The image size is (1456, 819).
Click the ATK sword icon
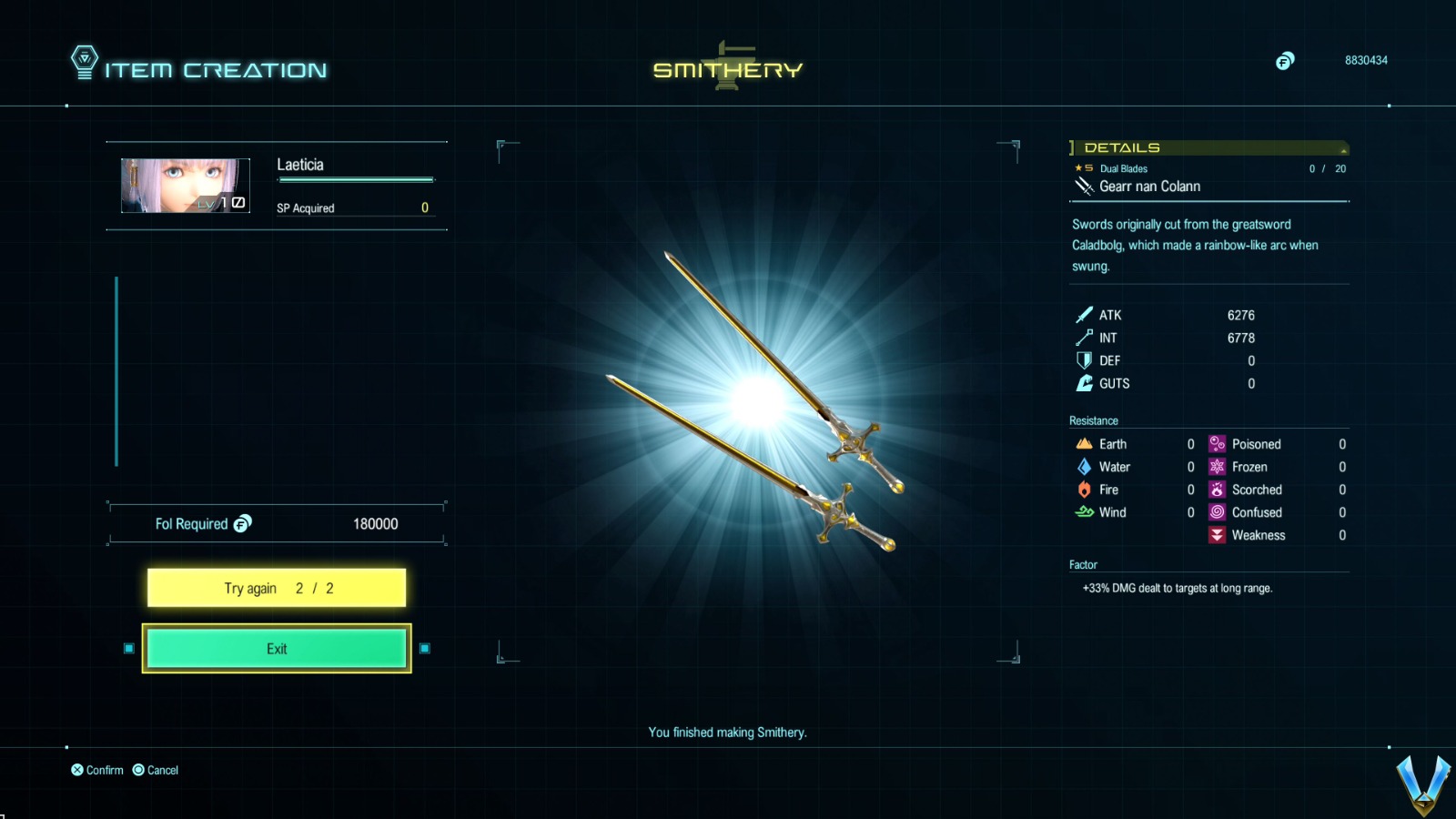[1084, 315]
